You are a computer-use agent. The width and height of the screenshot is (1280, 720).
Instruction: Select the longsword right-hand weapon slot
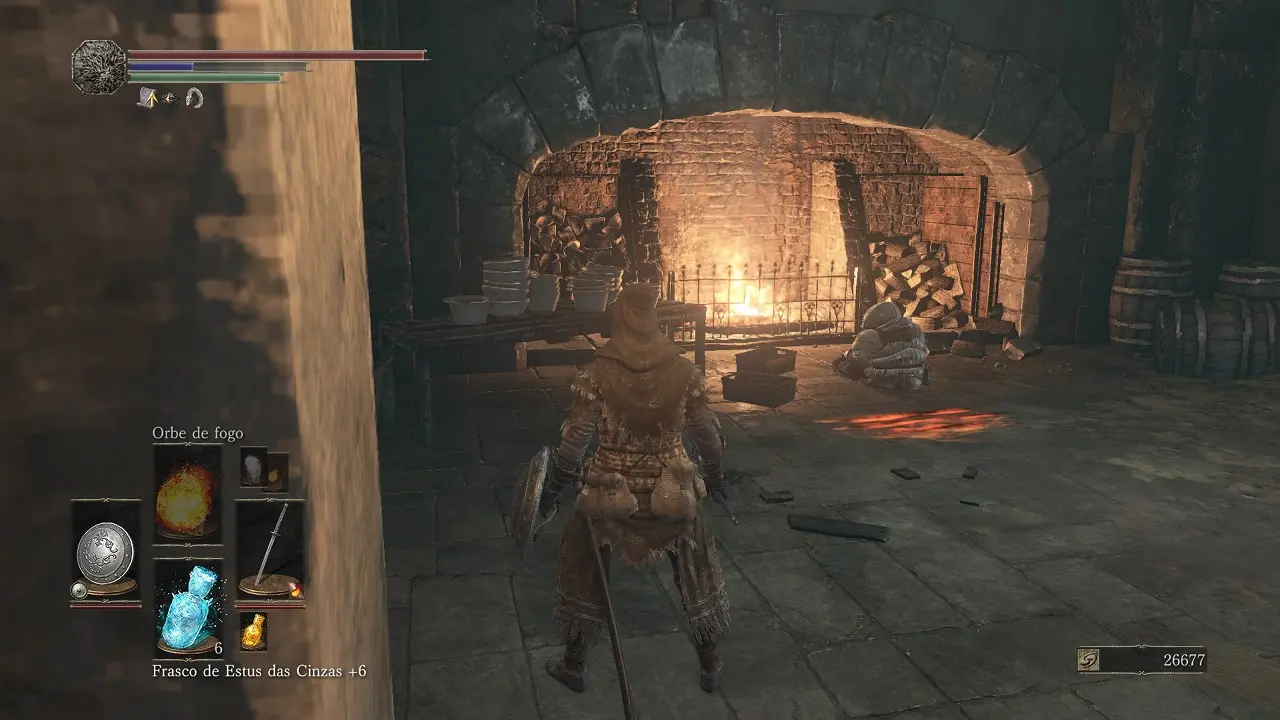270,550
